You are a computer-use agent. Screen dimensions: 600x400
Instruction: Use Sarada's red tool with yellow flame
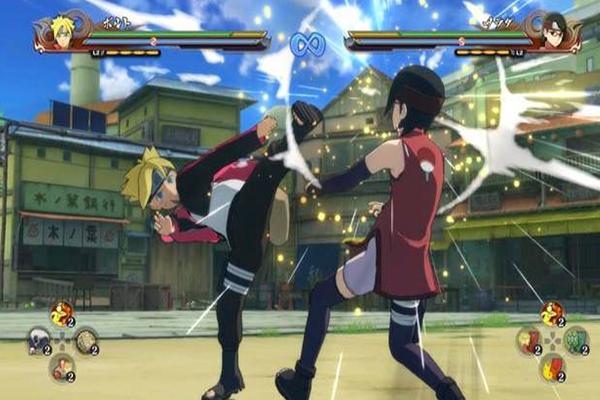coord(552,367)
